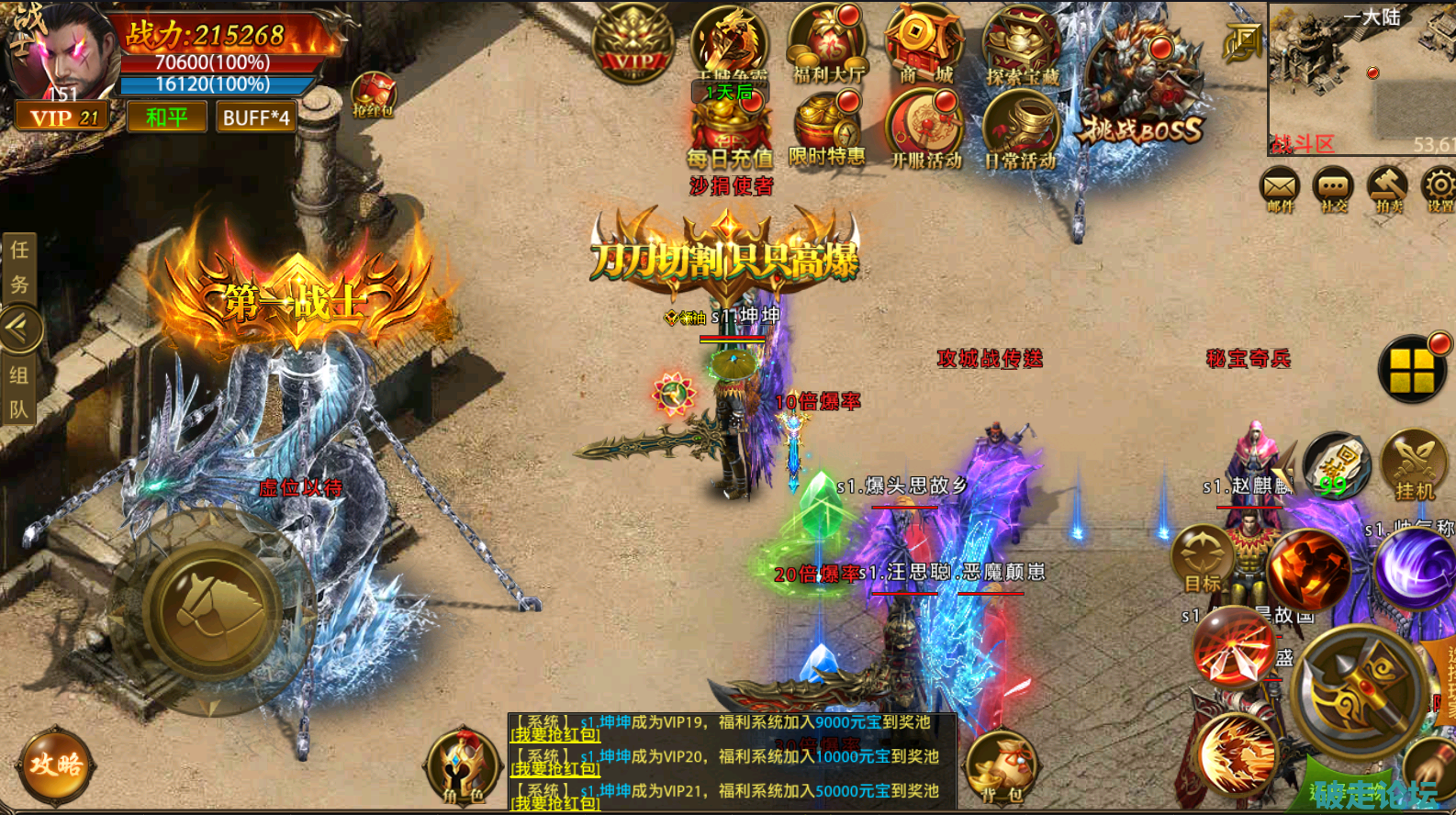Open the 商城 shop
Screen dimensions: 1456x815
click(x=924, y=46)
